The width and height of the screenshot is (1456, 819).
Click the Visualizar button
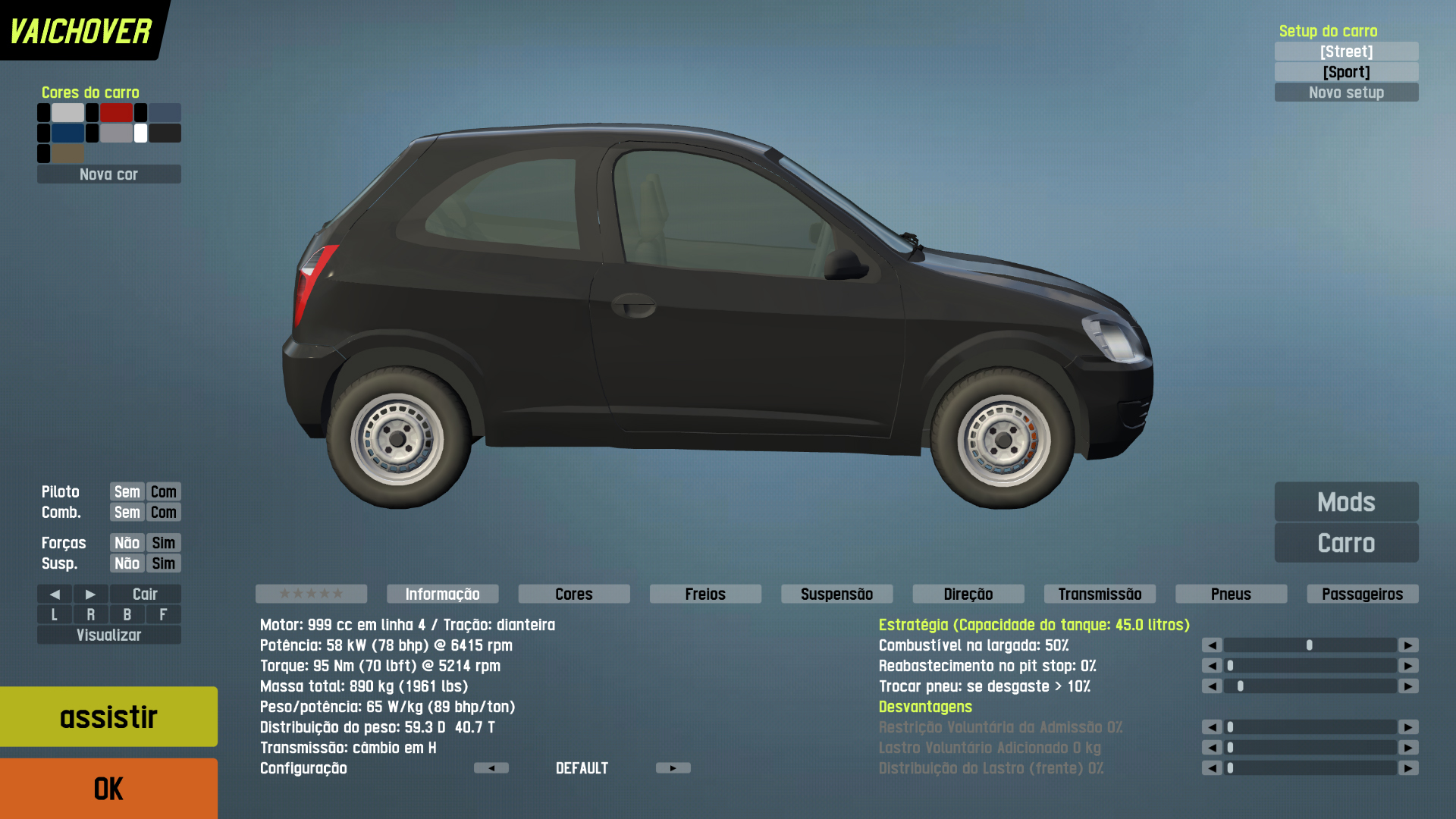[x=108, y=635]
